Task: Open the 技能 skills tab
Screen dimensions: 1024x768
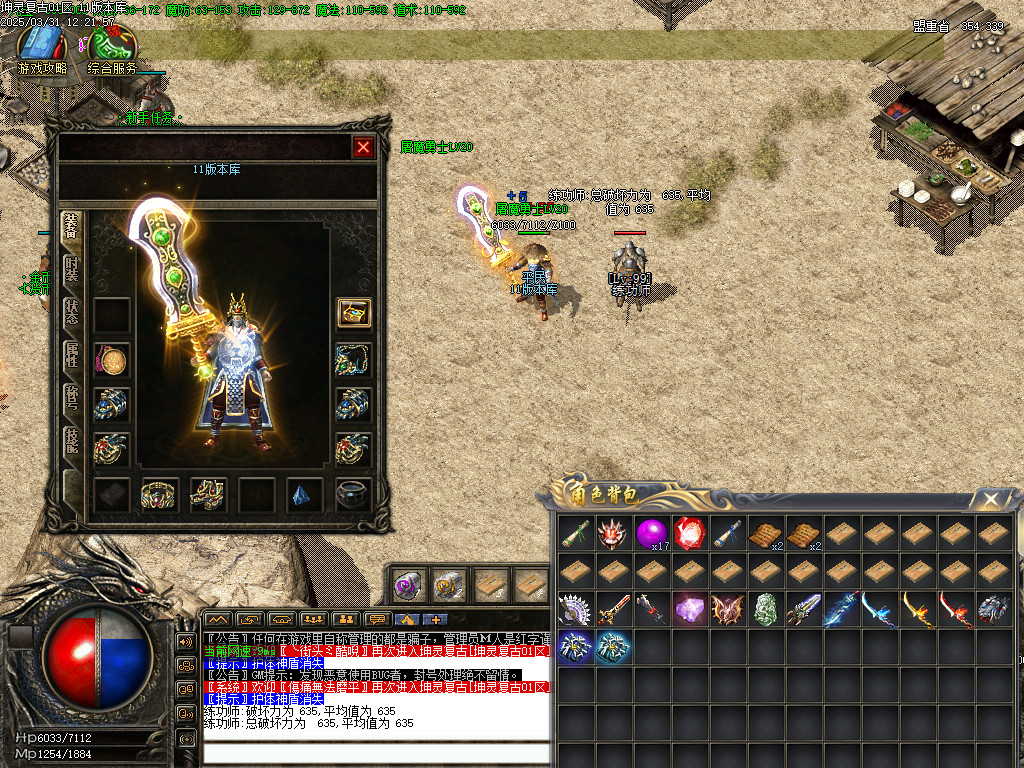Action: (x=72, y=439)
